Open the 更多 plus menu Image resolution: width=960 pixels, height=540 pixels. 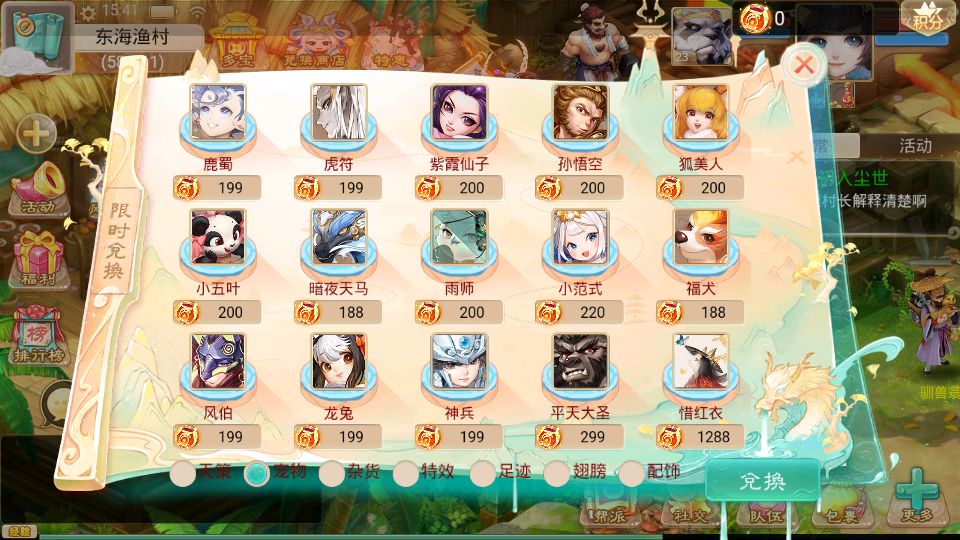pos(916,497)
